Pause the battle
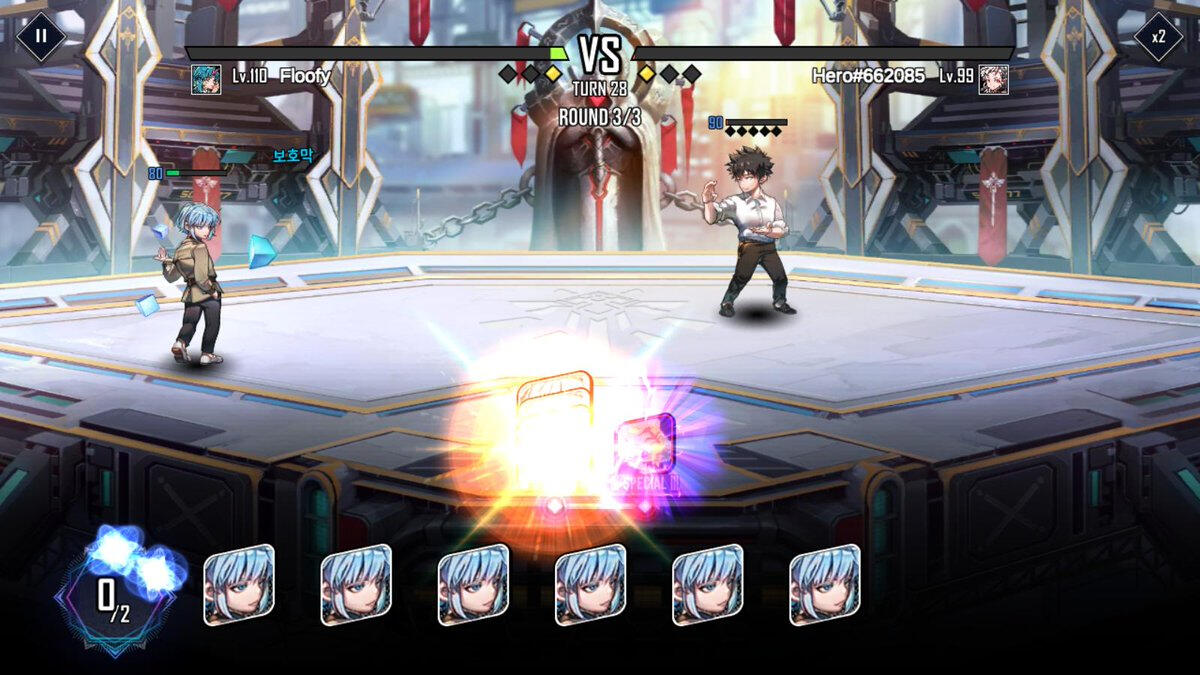The image size is (1200, 675). click(x=41, y=36)
